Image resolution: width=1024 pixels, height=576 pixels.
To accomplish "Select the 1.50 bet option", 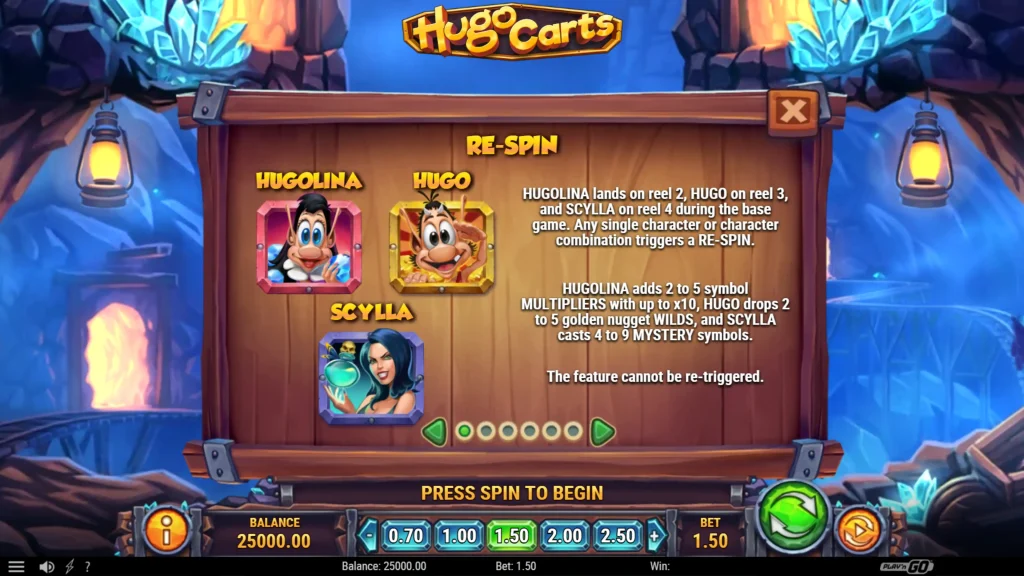I will [513, 535].
